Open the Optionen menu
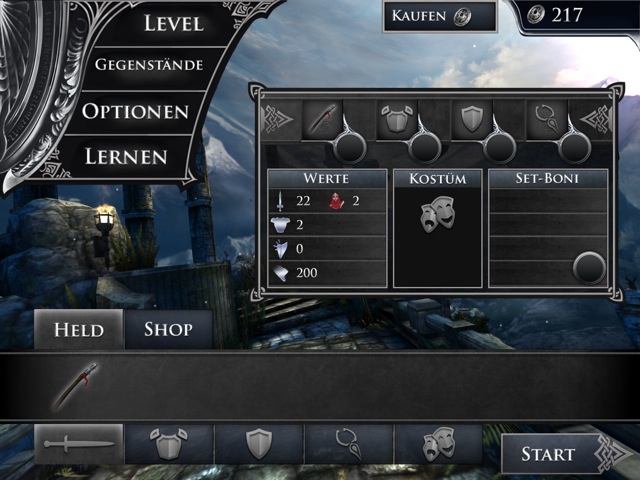The image size is (640, 480). [136, 111]
